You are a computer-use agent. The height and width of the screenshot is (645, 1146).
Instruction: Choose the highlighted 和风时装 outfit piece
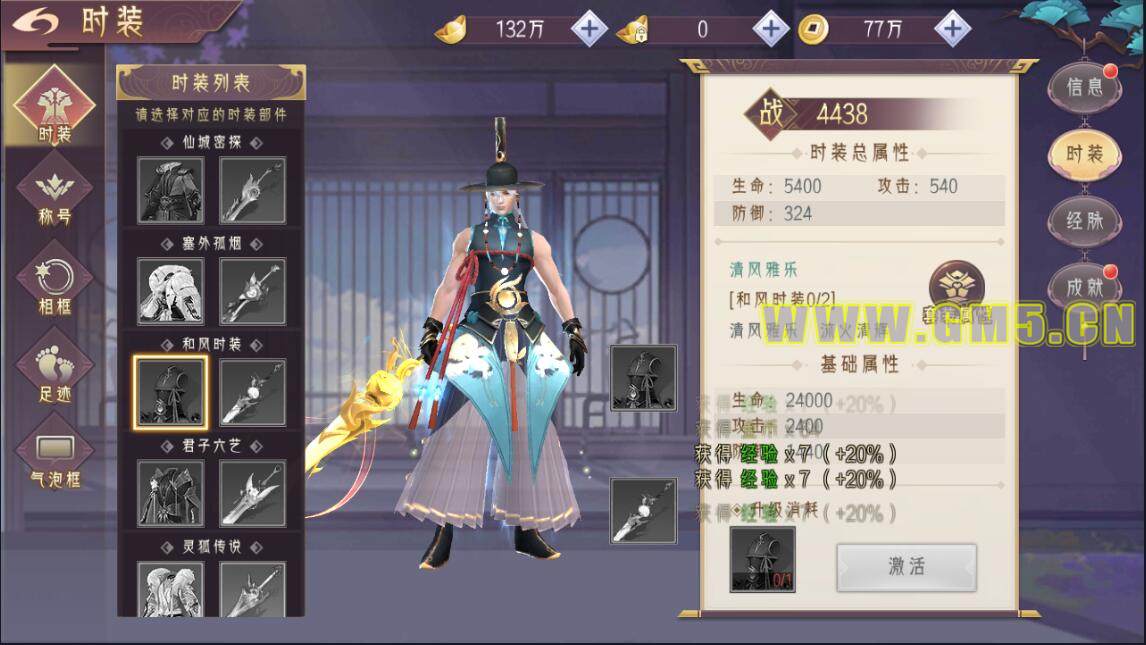tap(171, 392)
